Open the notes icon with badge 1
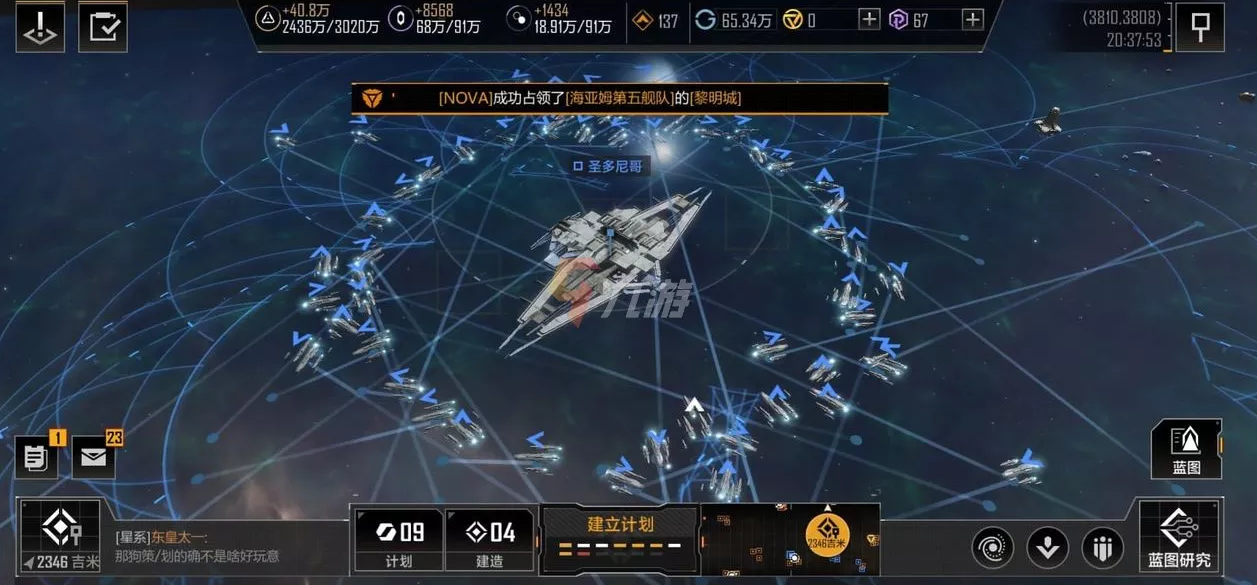The width and height of the screenshot is (1257, 585). (x=36, y=458)
